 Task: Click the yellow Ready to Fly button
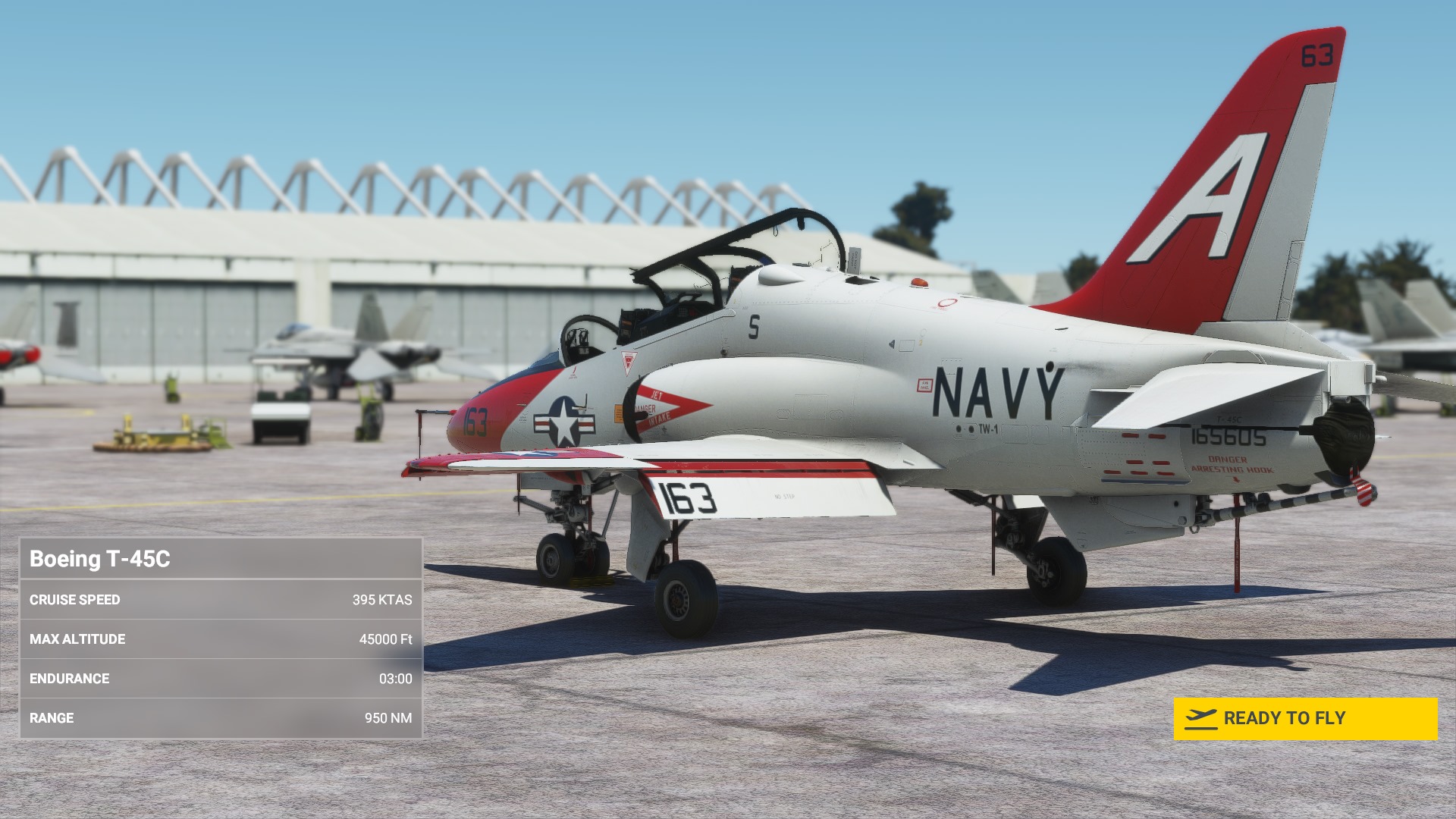click(x=1304, y=718)
